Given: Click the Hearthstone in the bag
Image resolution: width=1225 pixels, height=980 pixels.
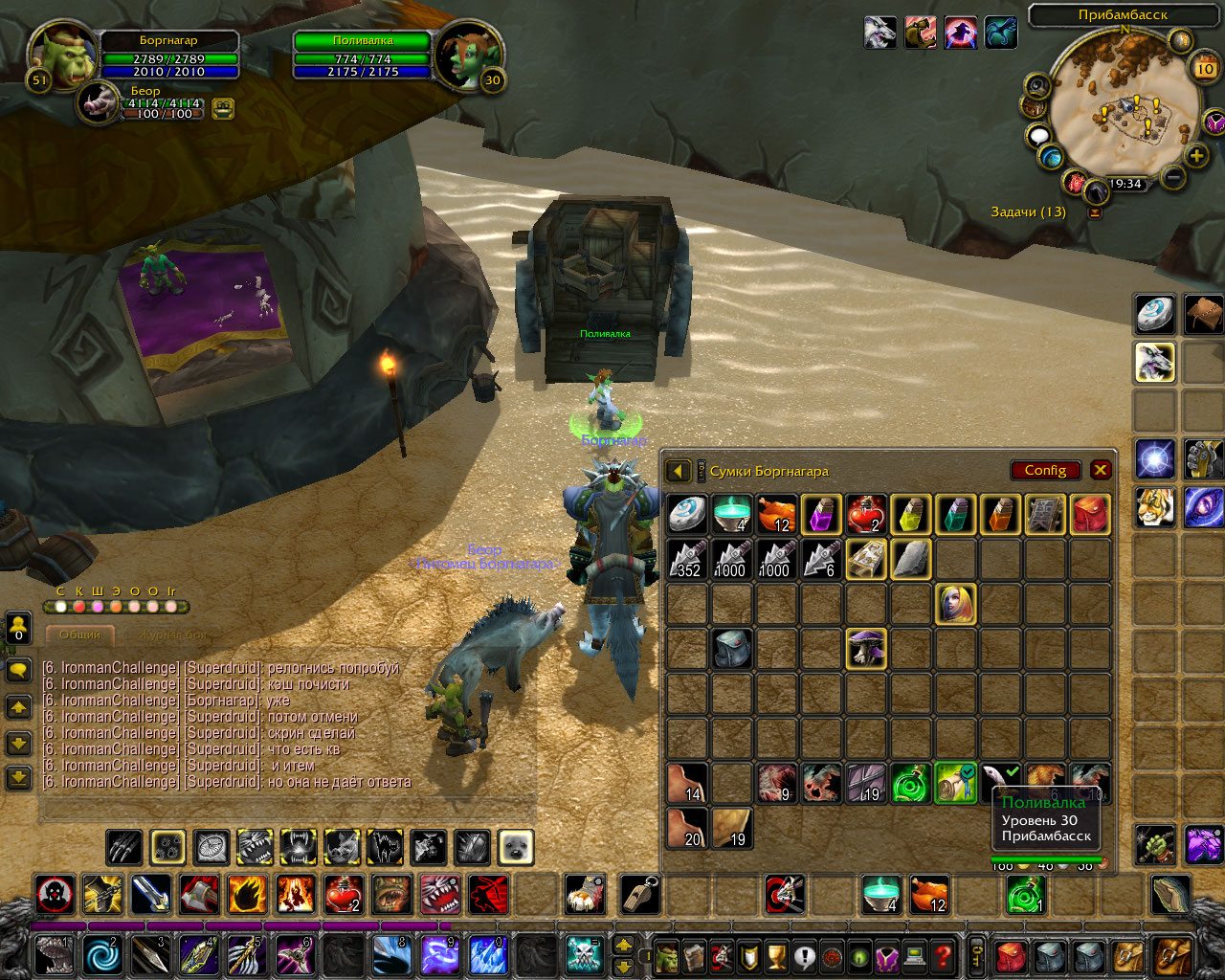Looking at the screenshot, I should pos(686,514).
